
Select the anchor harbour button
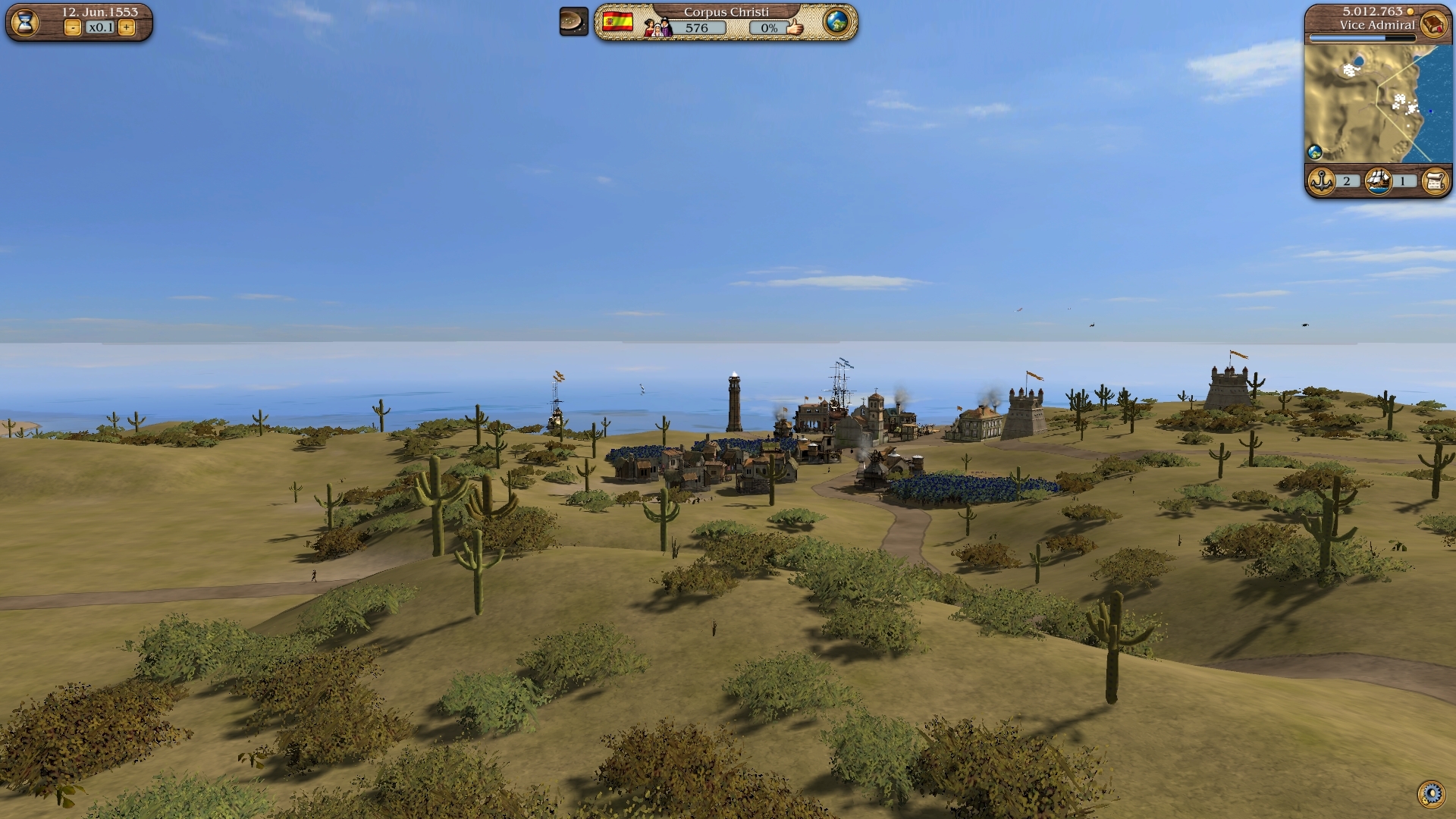(1322, 181)
